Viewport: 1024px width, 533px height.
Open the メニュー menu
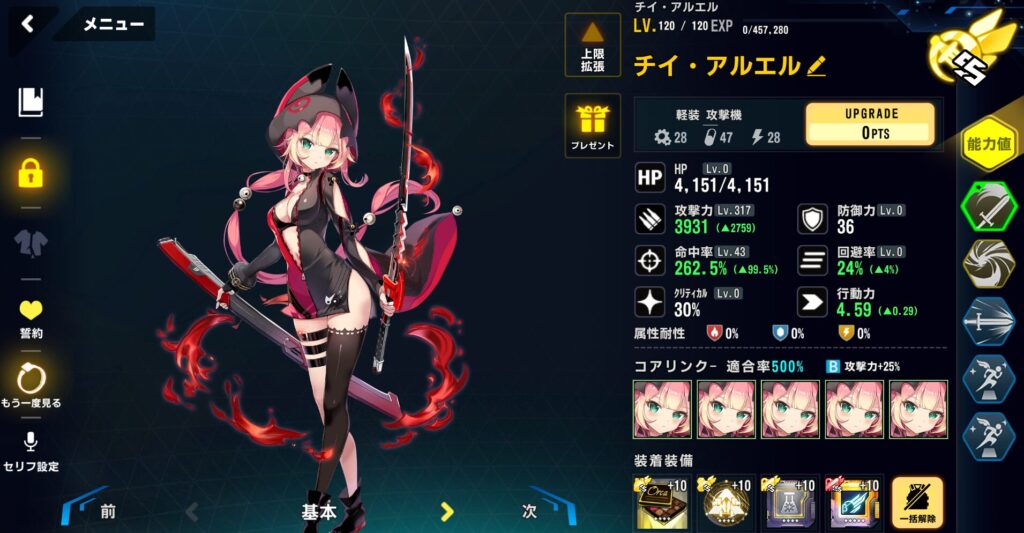(x=113, y=25)
